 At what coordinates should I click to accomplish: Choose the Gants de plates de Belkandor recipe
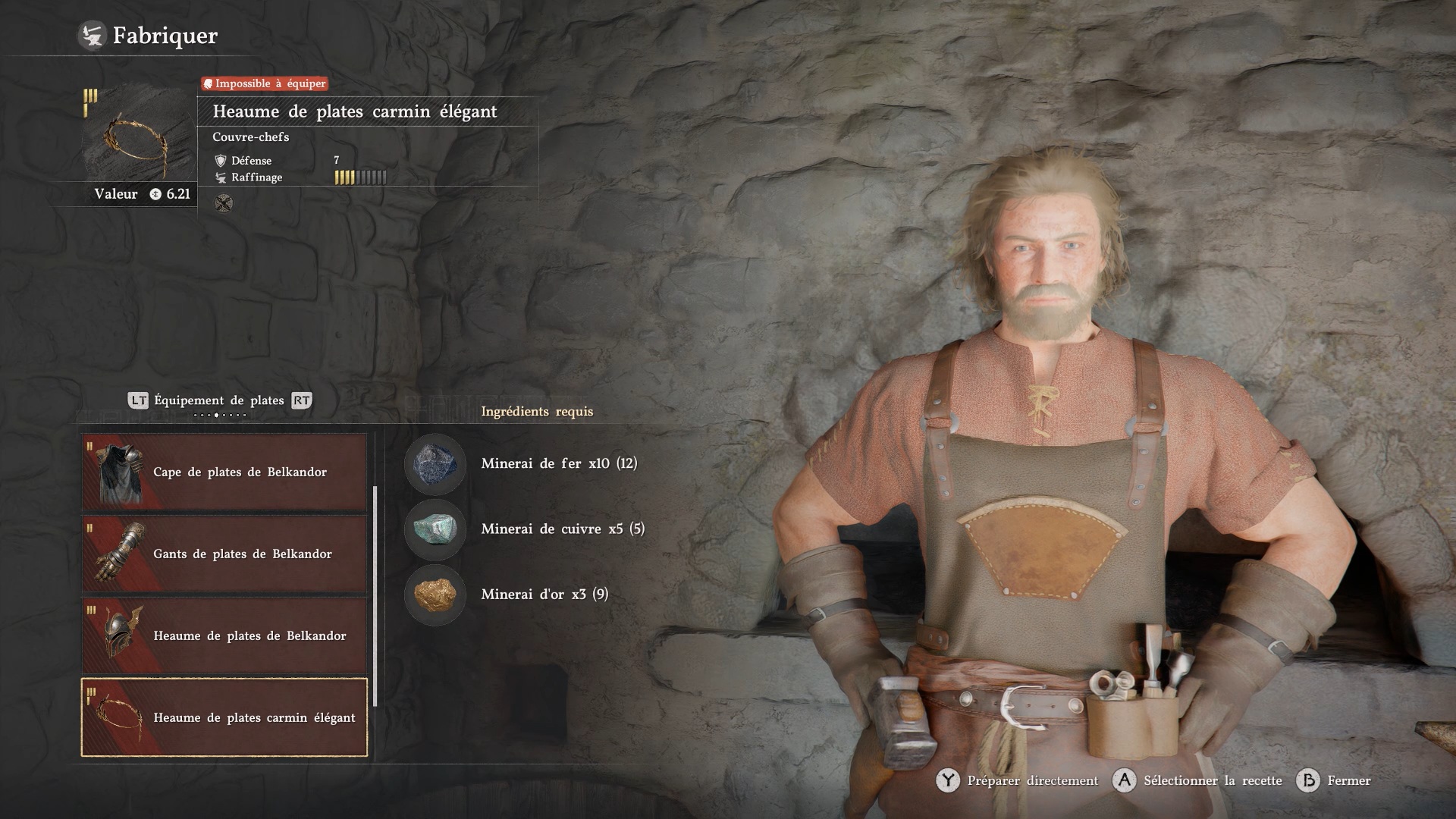pos(224,554)
